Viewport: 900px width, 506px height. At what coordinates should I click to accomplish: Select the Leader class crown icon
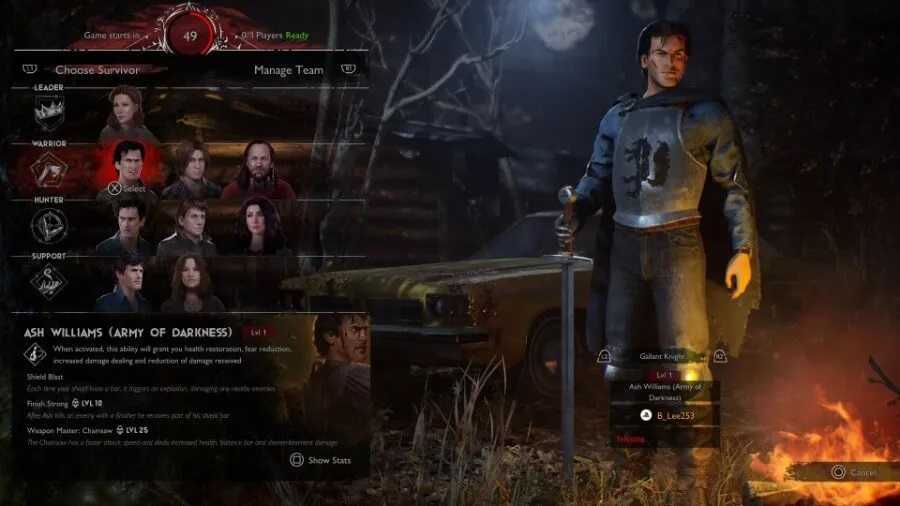tap(49, 114)
